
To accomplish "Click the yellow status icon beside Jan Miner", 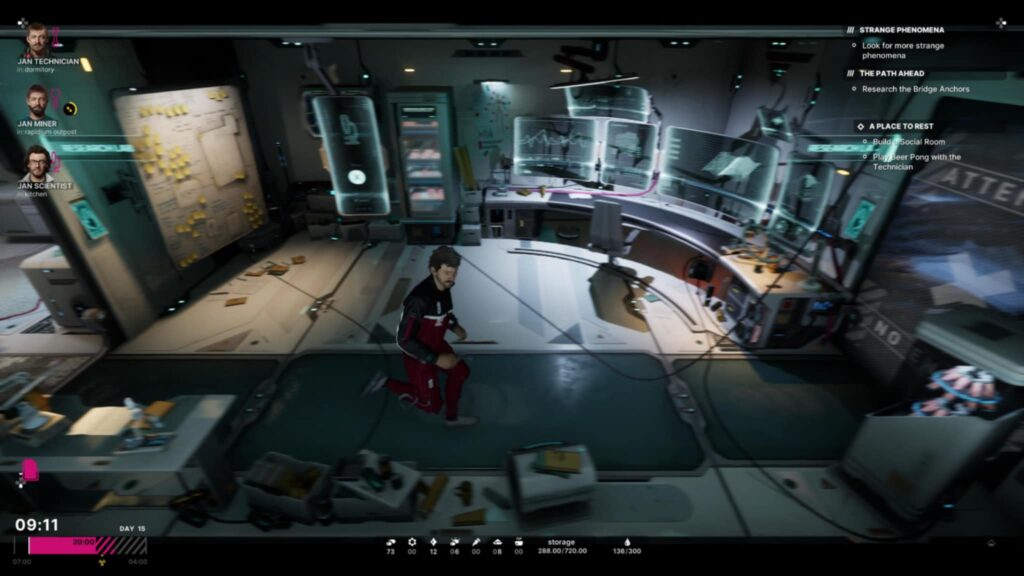I will [70, 108].
